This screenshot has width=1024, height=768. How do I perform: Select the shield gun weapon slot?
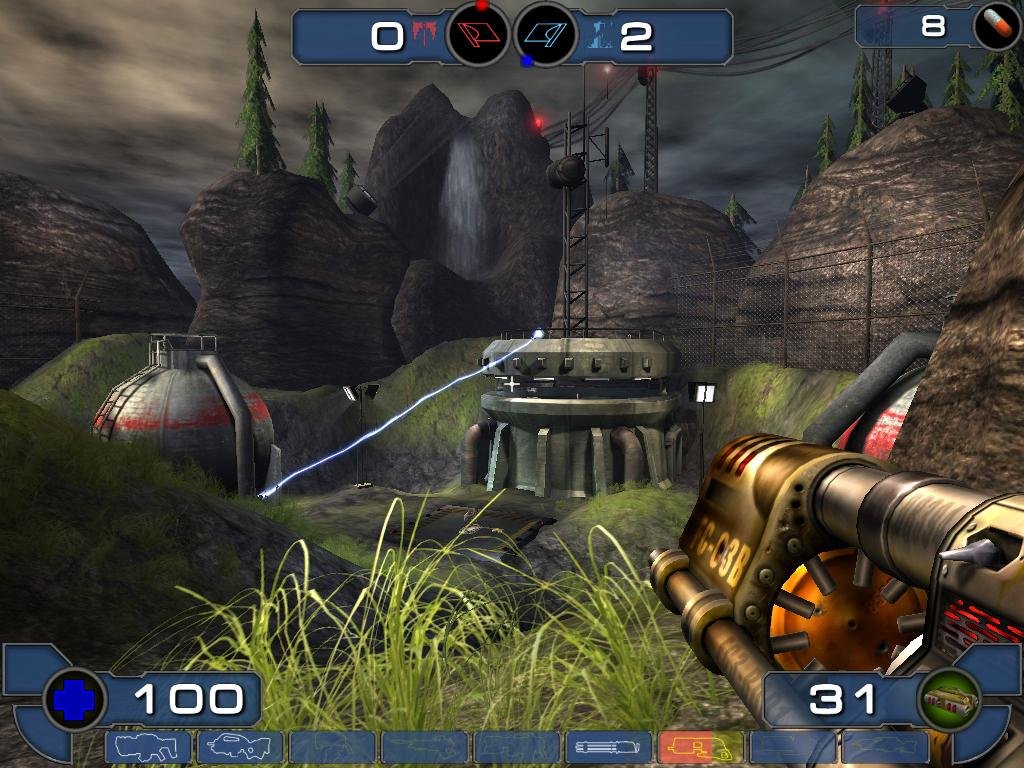pos(148,747)
